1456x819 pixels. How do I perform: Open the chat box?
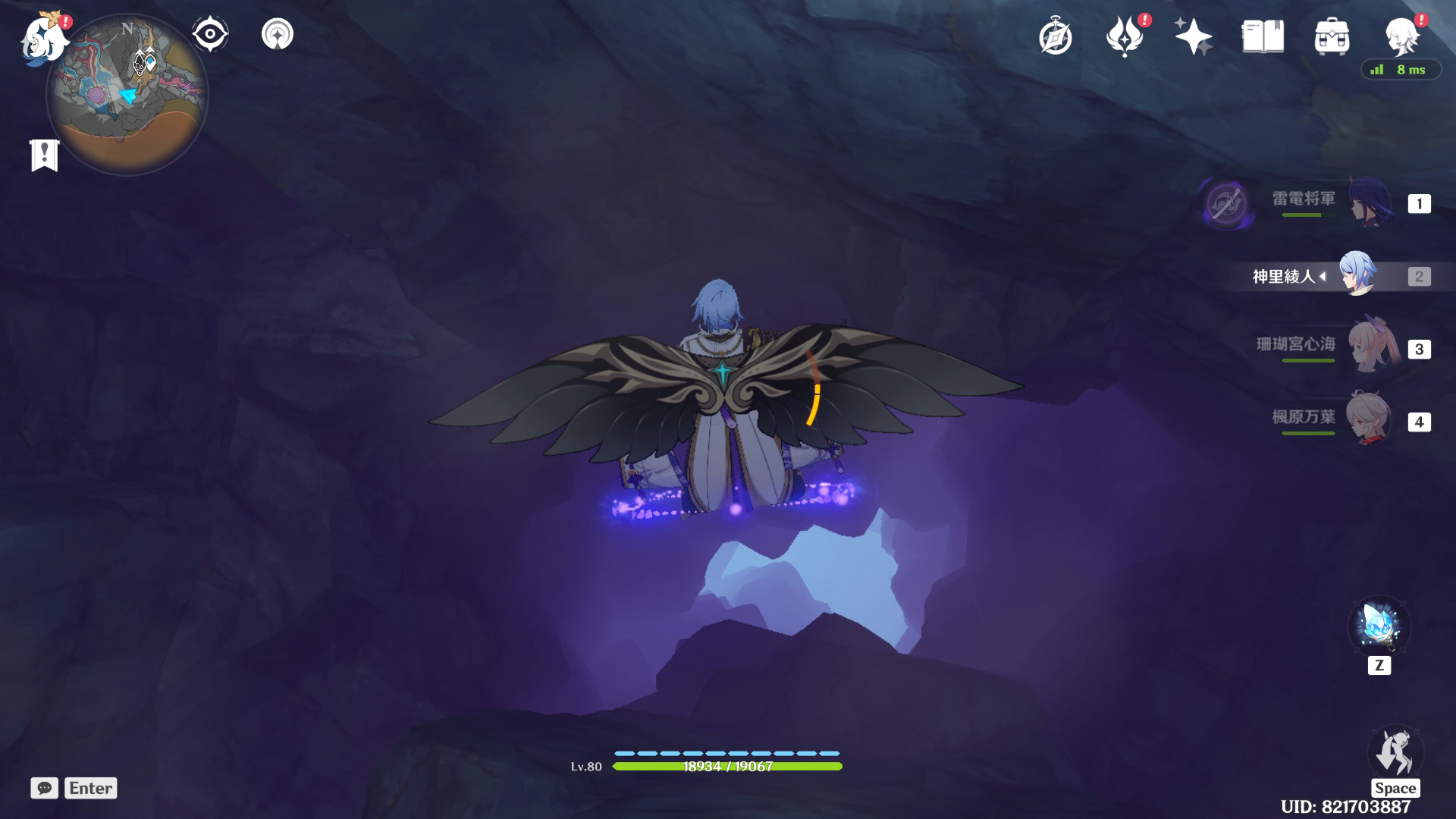pyautogui.click(x=45, y=788)
